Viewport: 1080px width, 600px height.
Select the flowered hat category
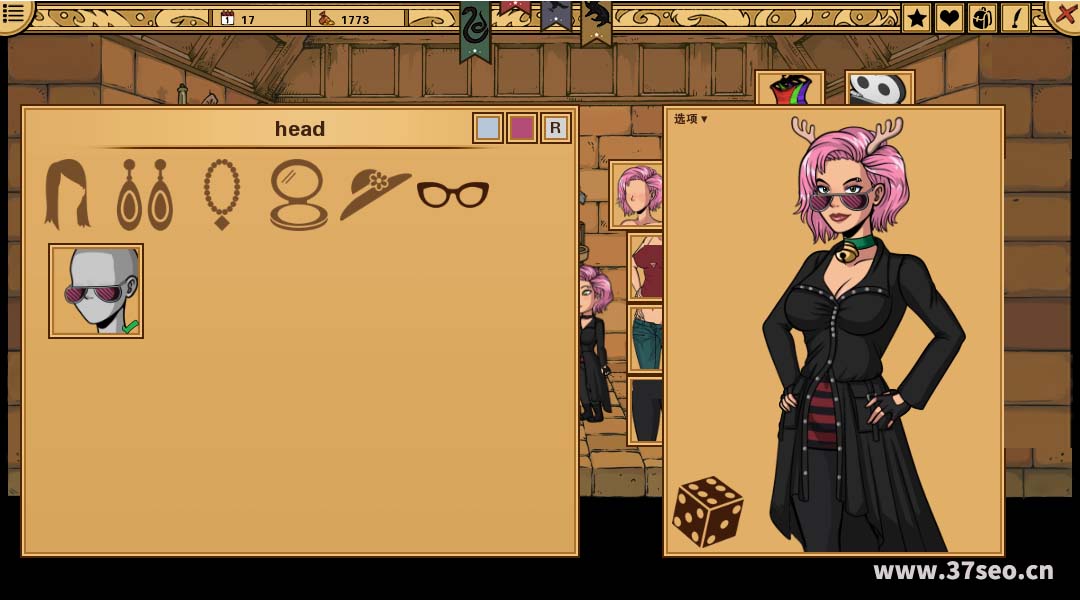point(375,194)
